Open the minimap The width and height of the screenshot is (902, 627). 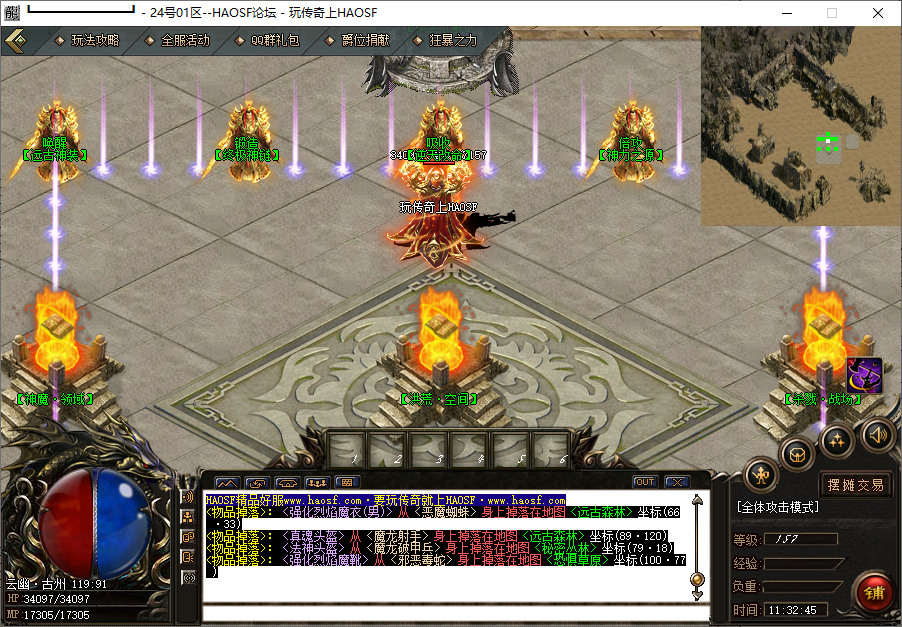pos(800,124)
